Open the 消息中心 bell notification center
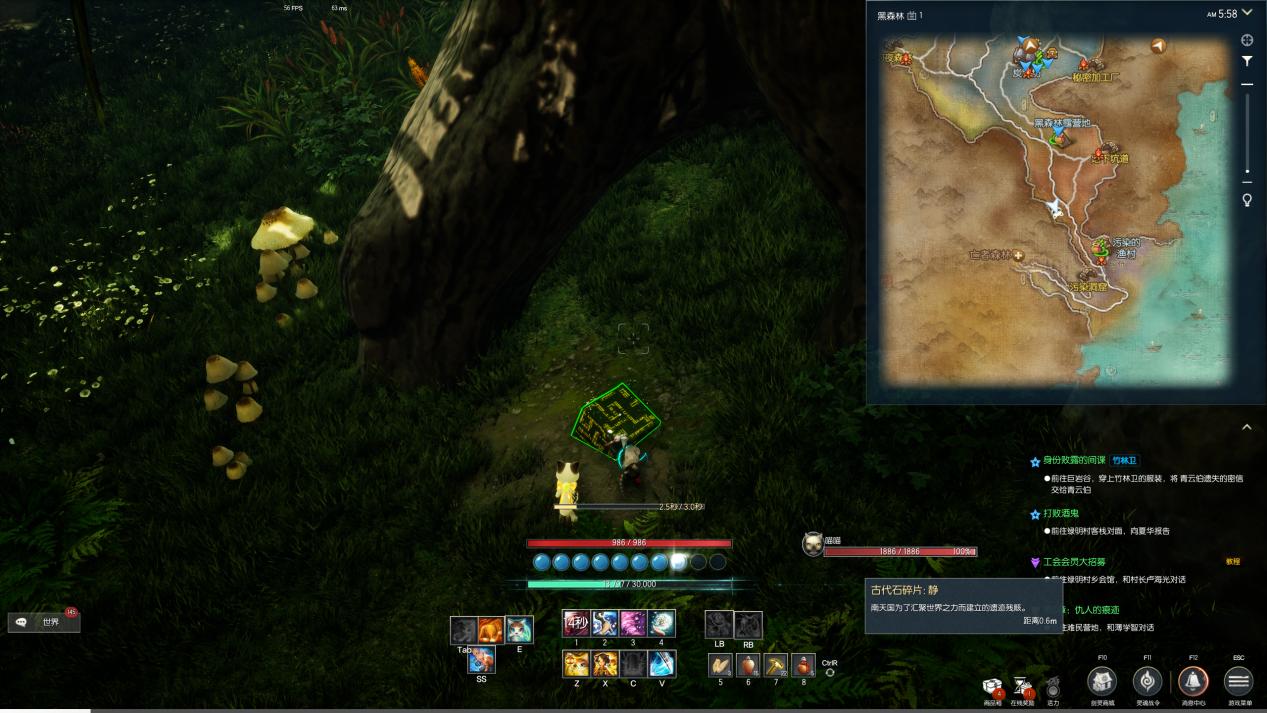The height and width of the screenshot is (713, 1267). [1193, 681]
